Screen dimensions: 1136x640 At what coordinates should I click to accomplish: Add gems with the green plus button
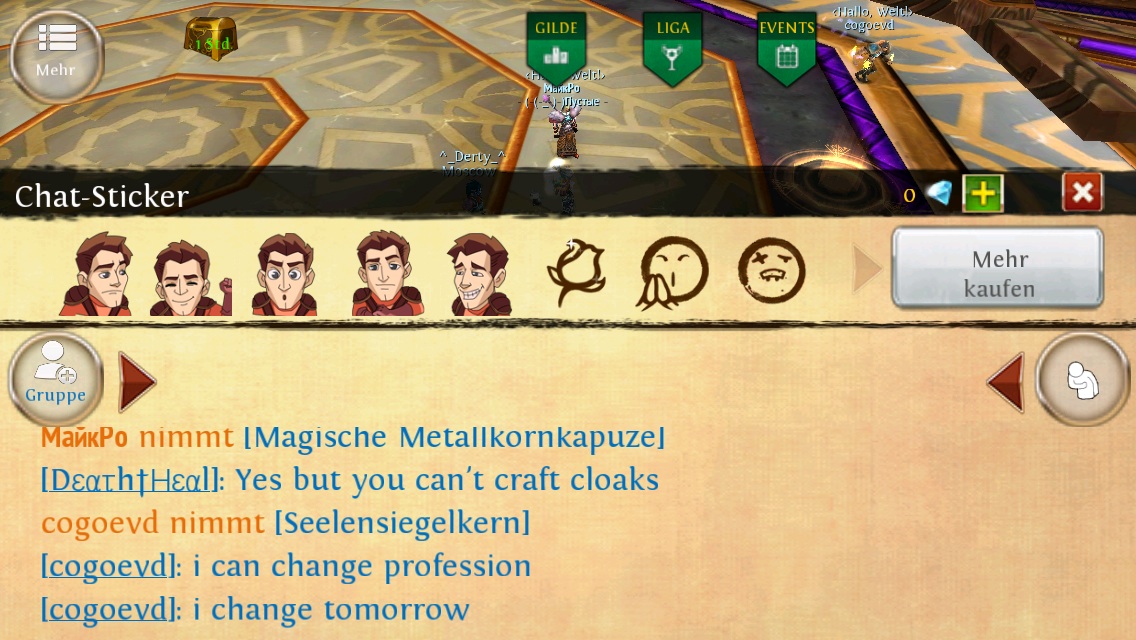[x=983, y=193]
